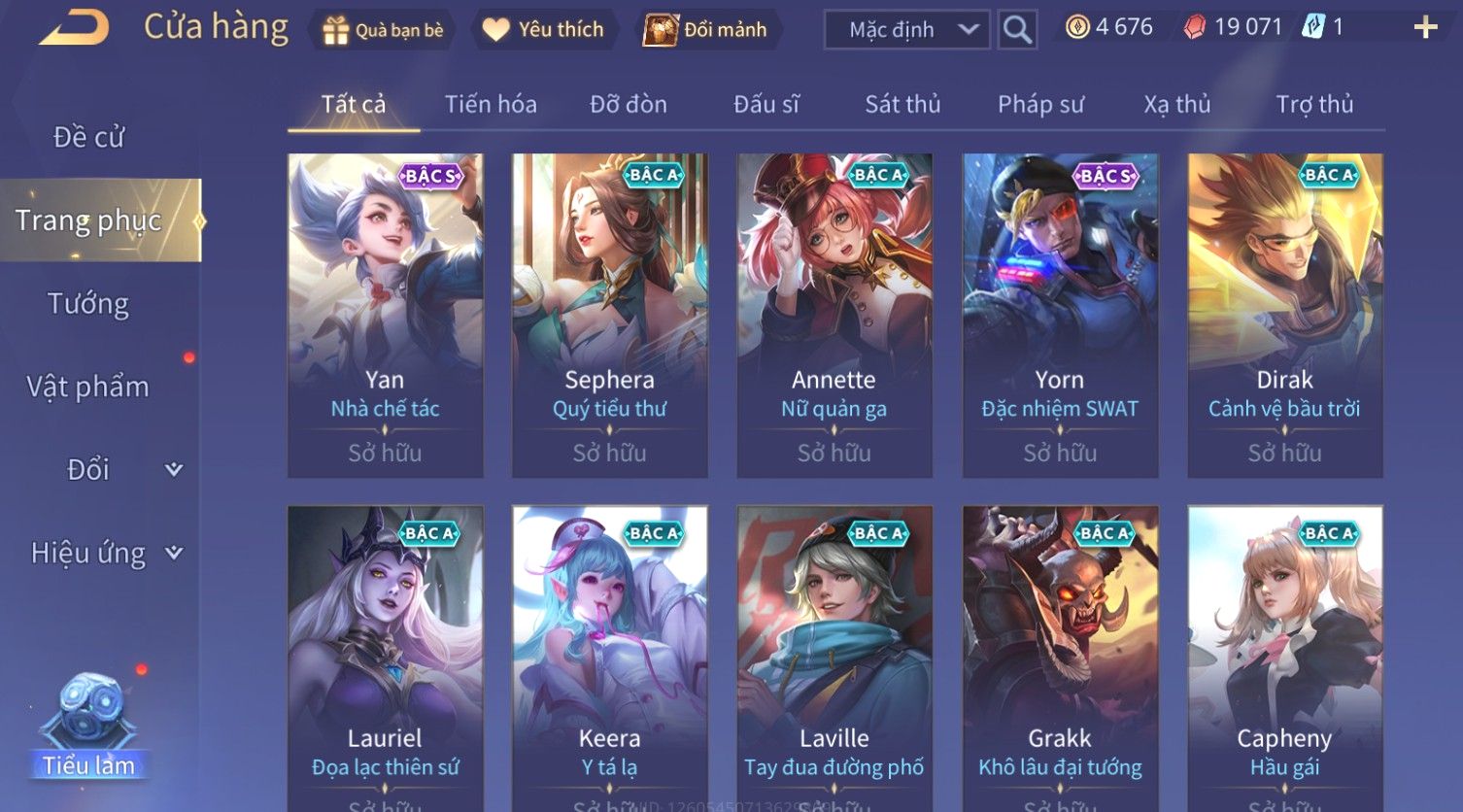Viewport: 1463px width, 812px height.
Task: Filter by Trợ thủ tab
Action: 1314,104
